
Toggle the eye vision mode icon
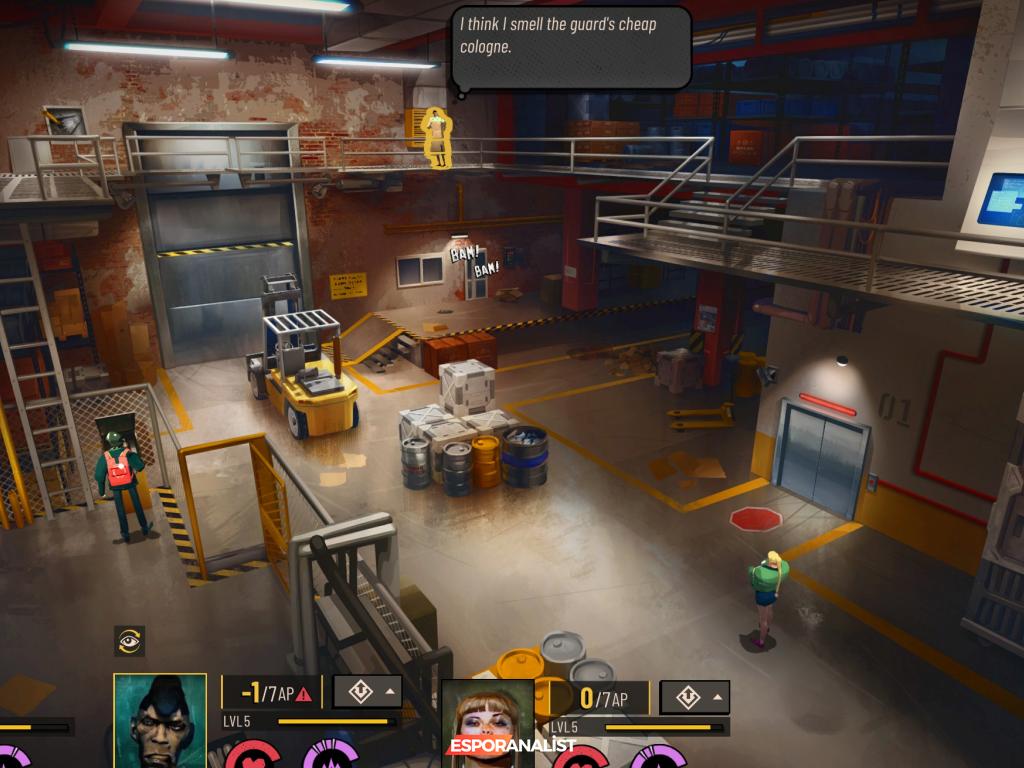130,640
